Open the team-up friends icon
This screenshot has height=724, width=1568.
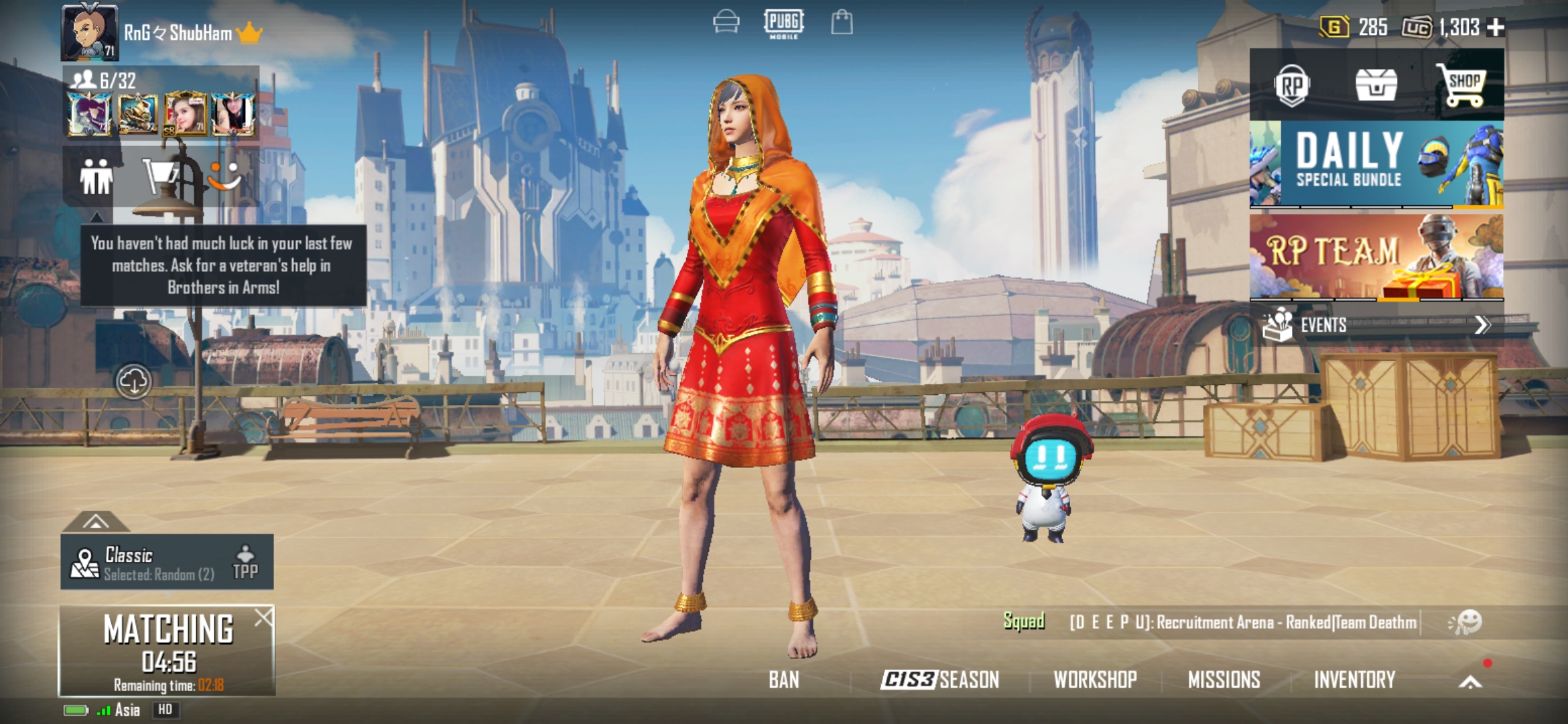tap(97, 178)
